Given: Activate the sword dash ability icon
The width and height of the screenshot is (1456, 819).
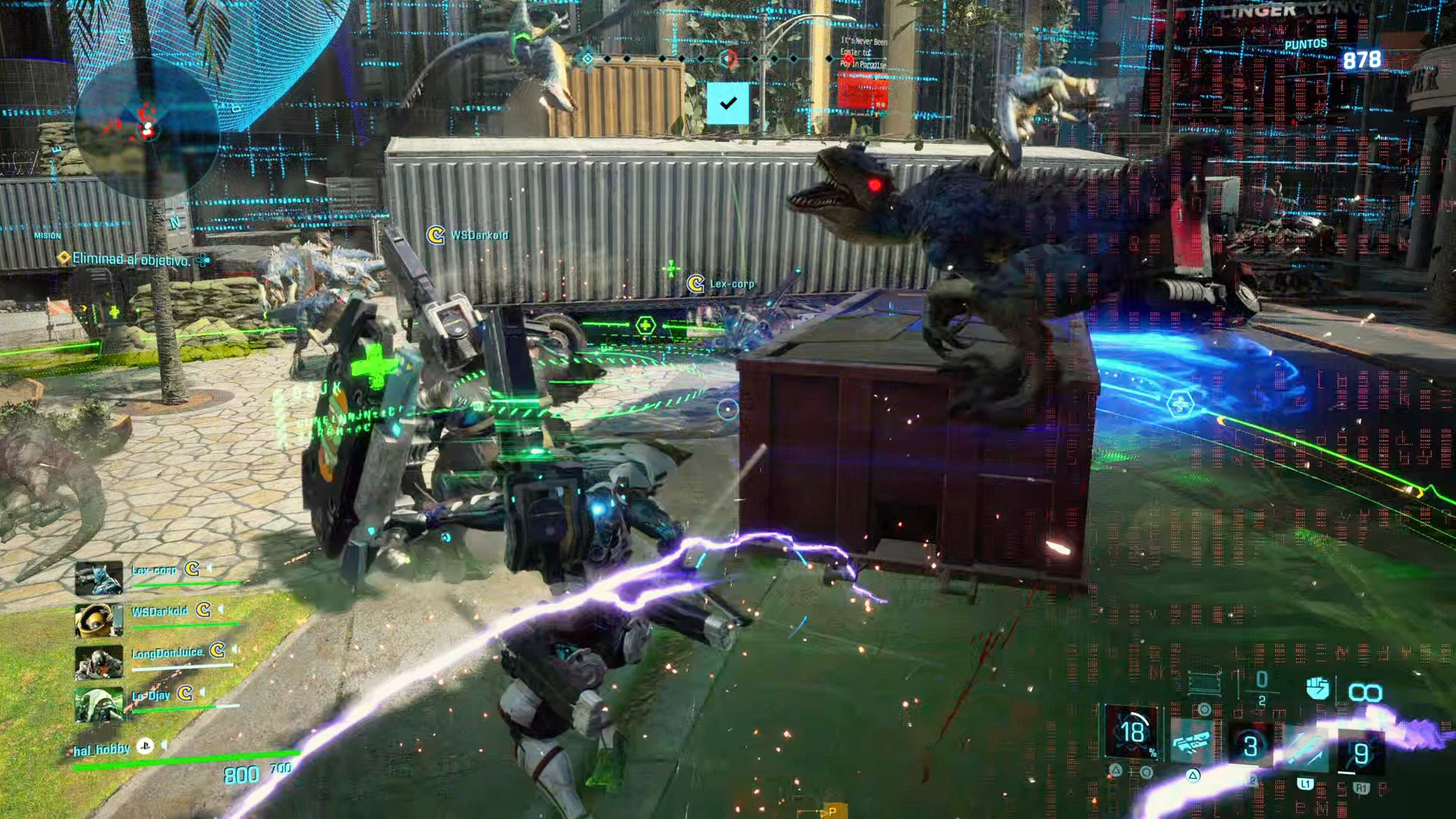Looking at the screenshot, I should [1306, 749].
